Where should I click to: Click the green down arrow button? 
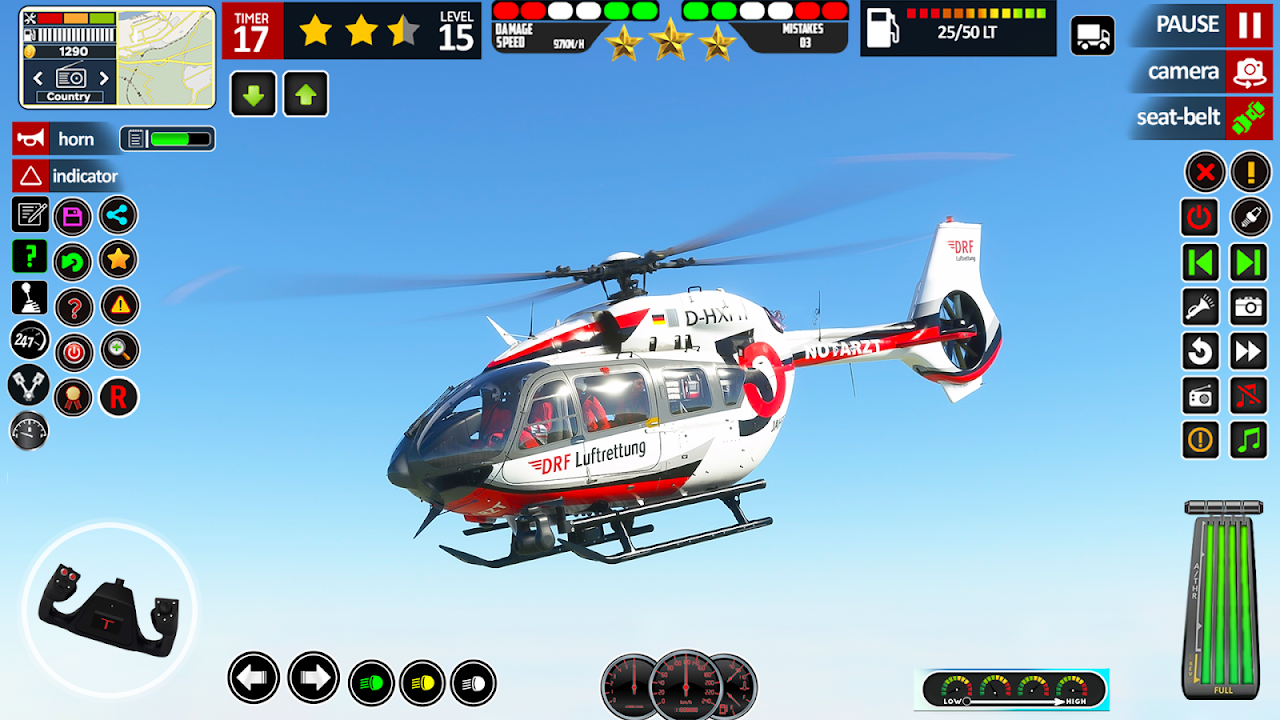point(253,95)
